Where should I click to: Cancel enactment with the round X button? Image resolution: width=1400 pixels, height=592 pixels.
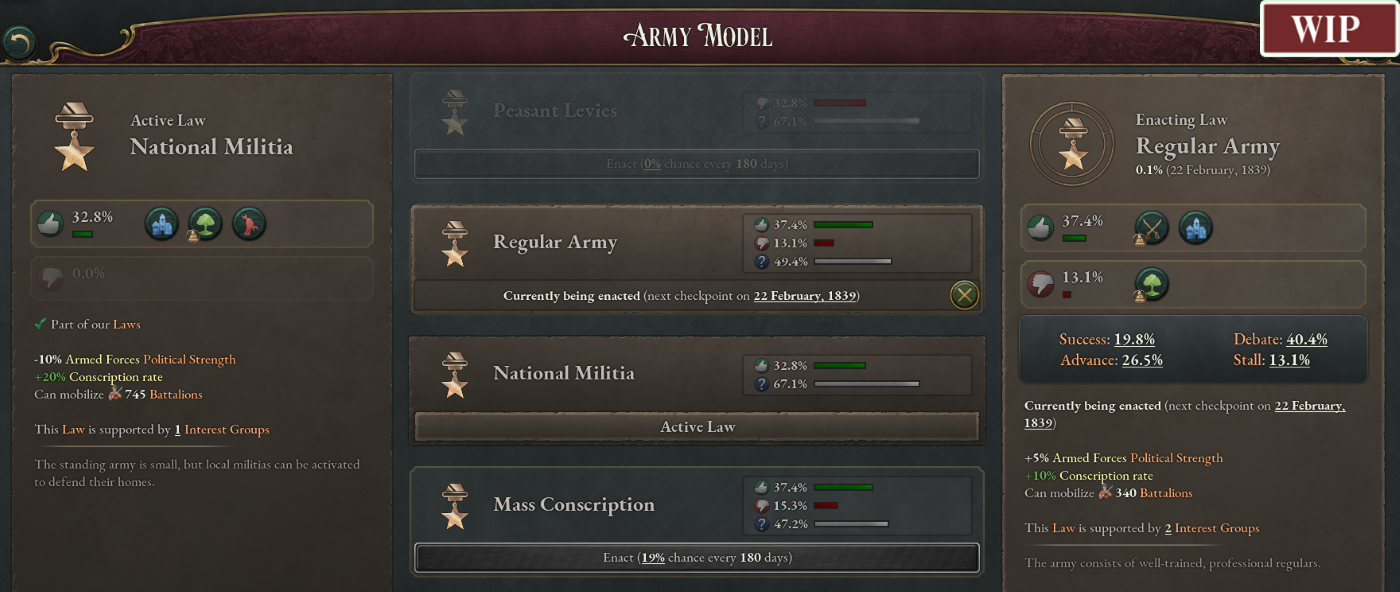pyautogui.click(x=963, y=295)
